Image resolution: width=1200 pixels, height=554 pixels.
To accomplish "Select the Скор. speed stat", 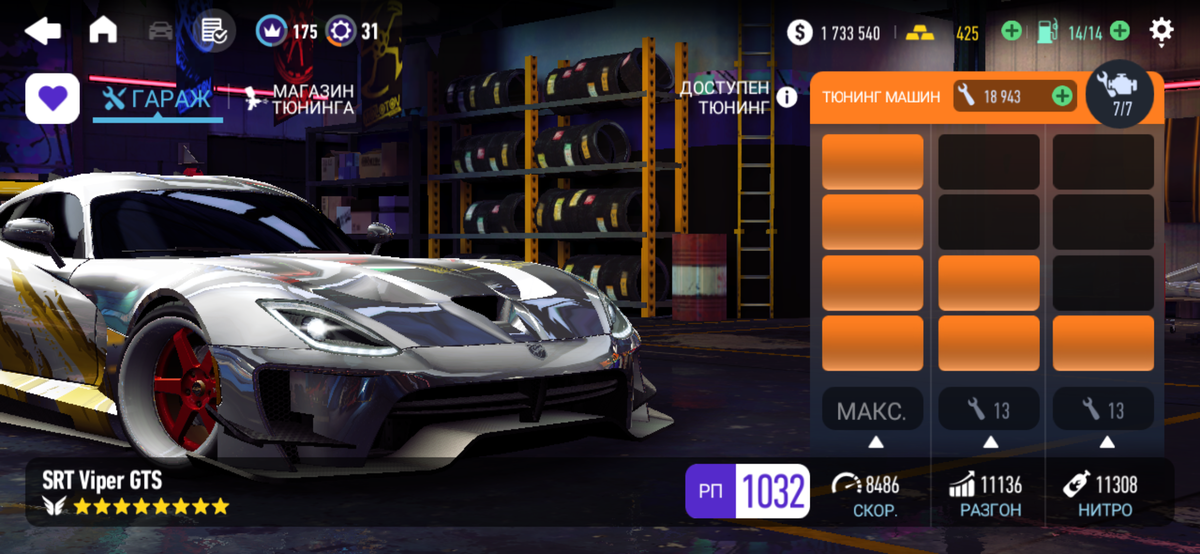I will coord(866,496).
